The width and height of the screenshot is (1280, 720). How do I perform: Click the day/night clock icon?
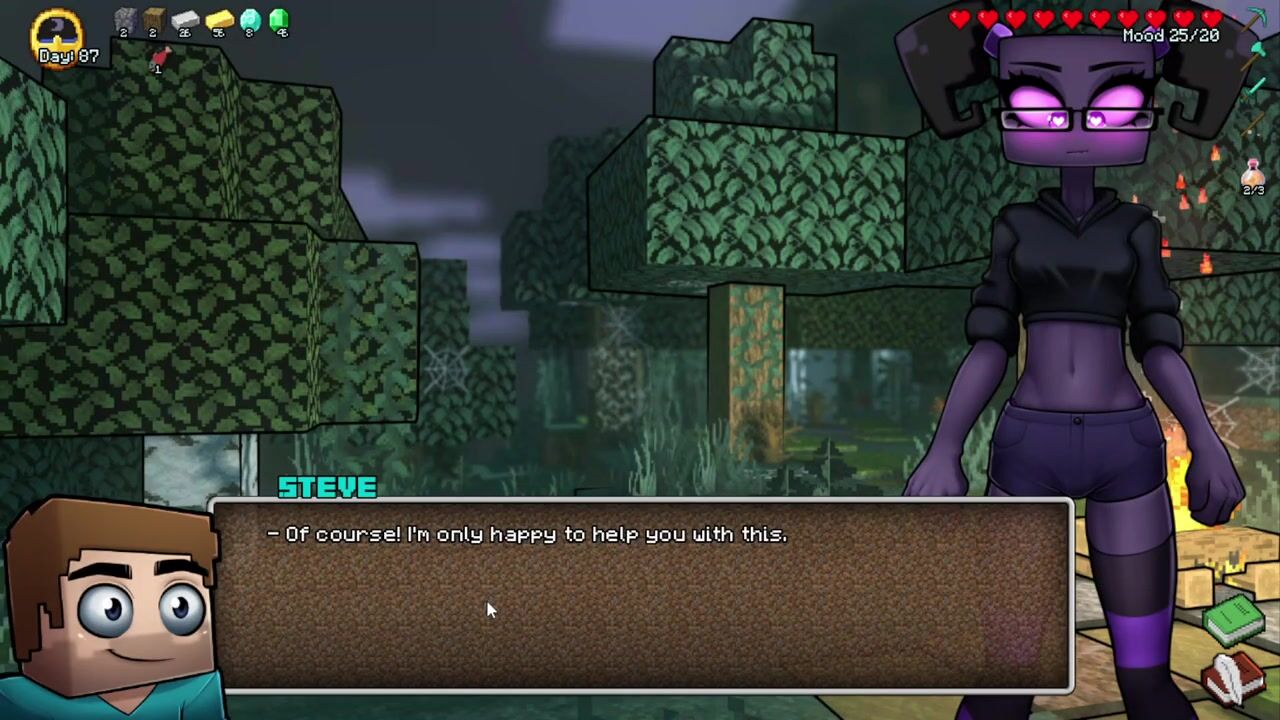click(57, 31)
